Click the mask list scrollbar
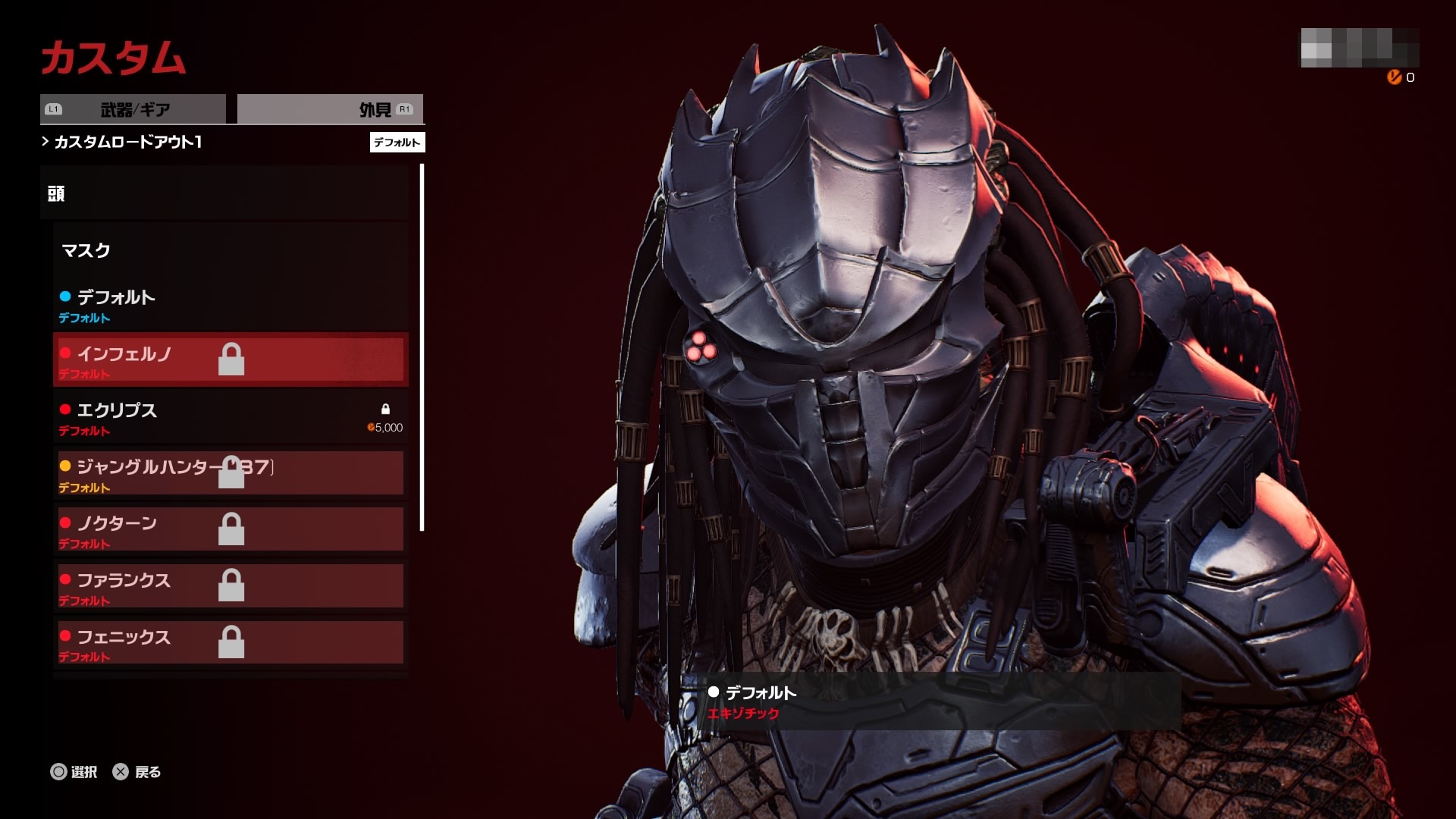The width and height of the screenshot is (1456, 819). click(422, 349)
